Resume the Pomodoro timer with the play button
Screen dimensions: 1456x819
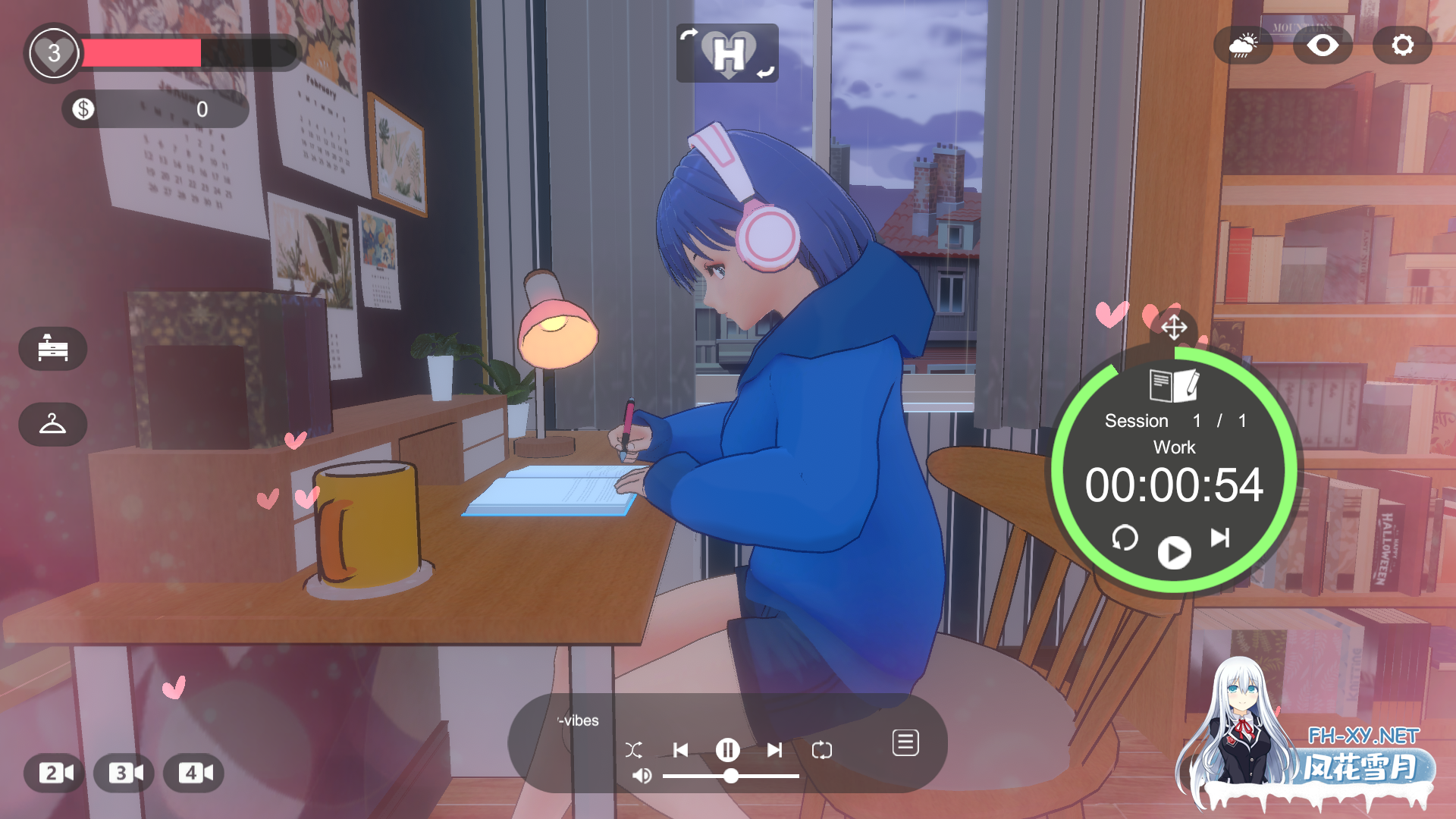[x=1173, y=552]
